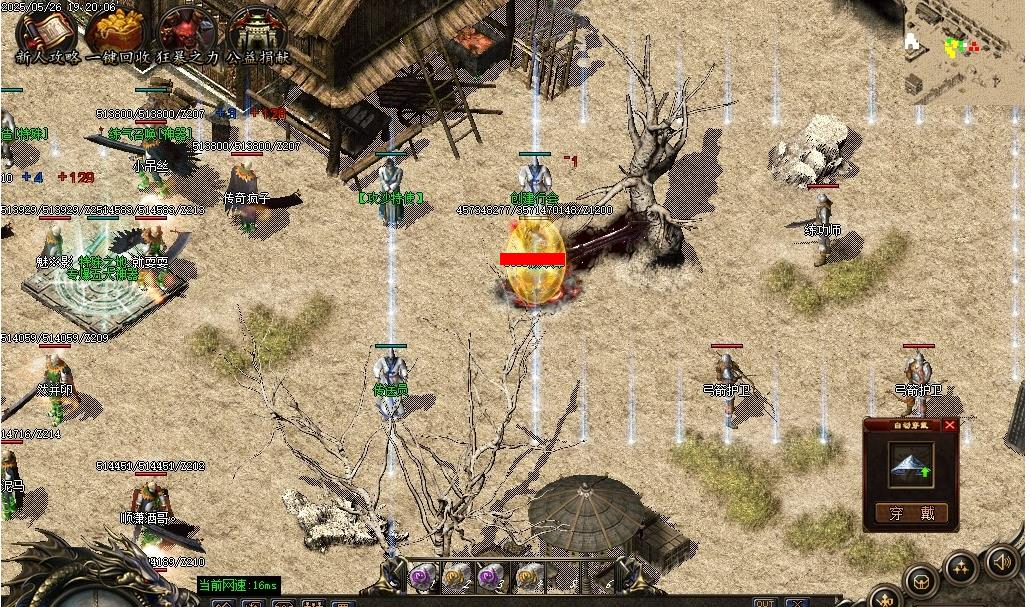Open the treasure chest round button

(x=921, y=580)
